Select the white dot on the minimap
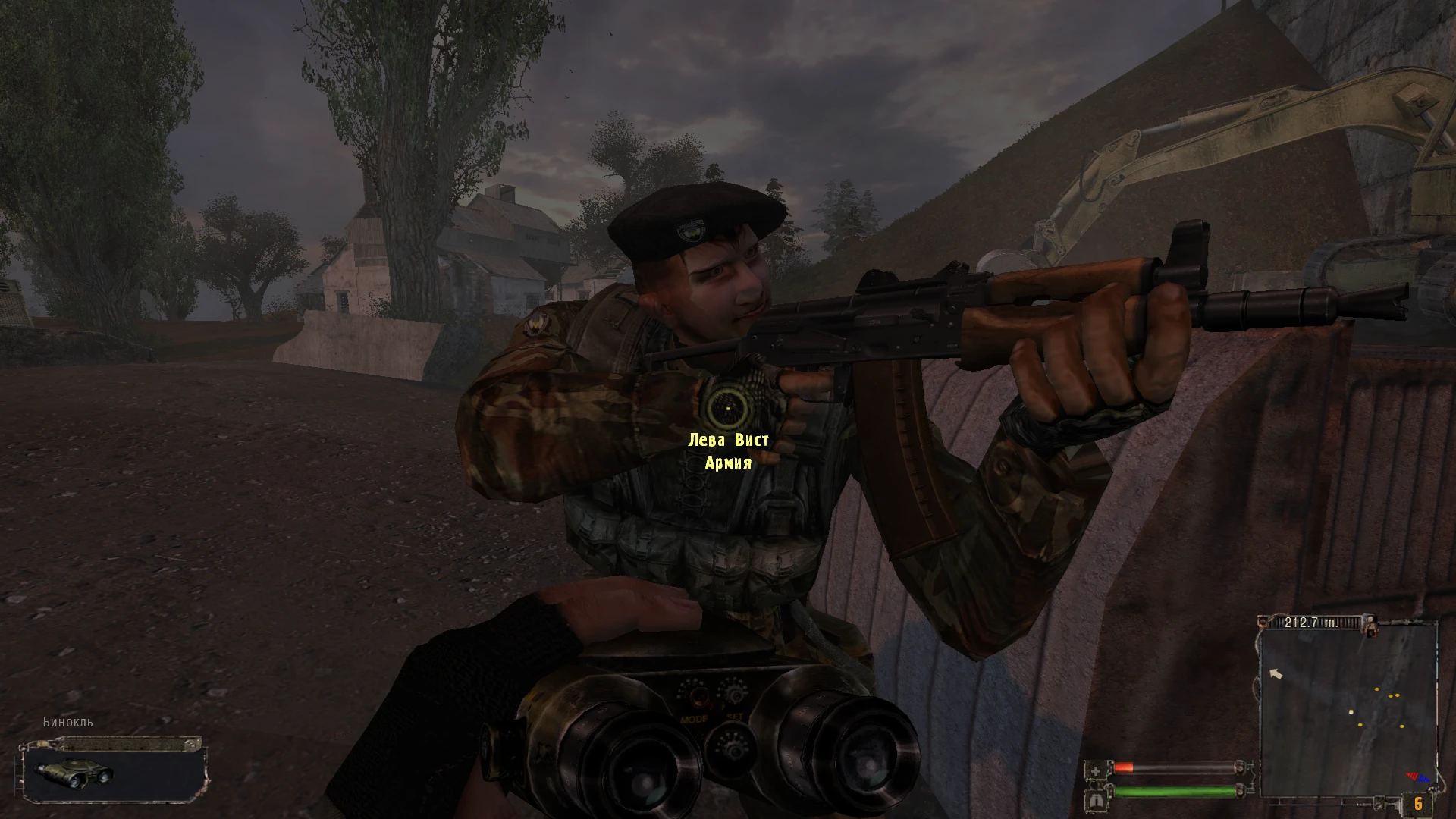Image resolution: width=1456 pixels, height=819 pixels. tap(1351, 712)
